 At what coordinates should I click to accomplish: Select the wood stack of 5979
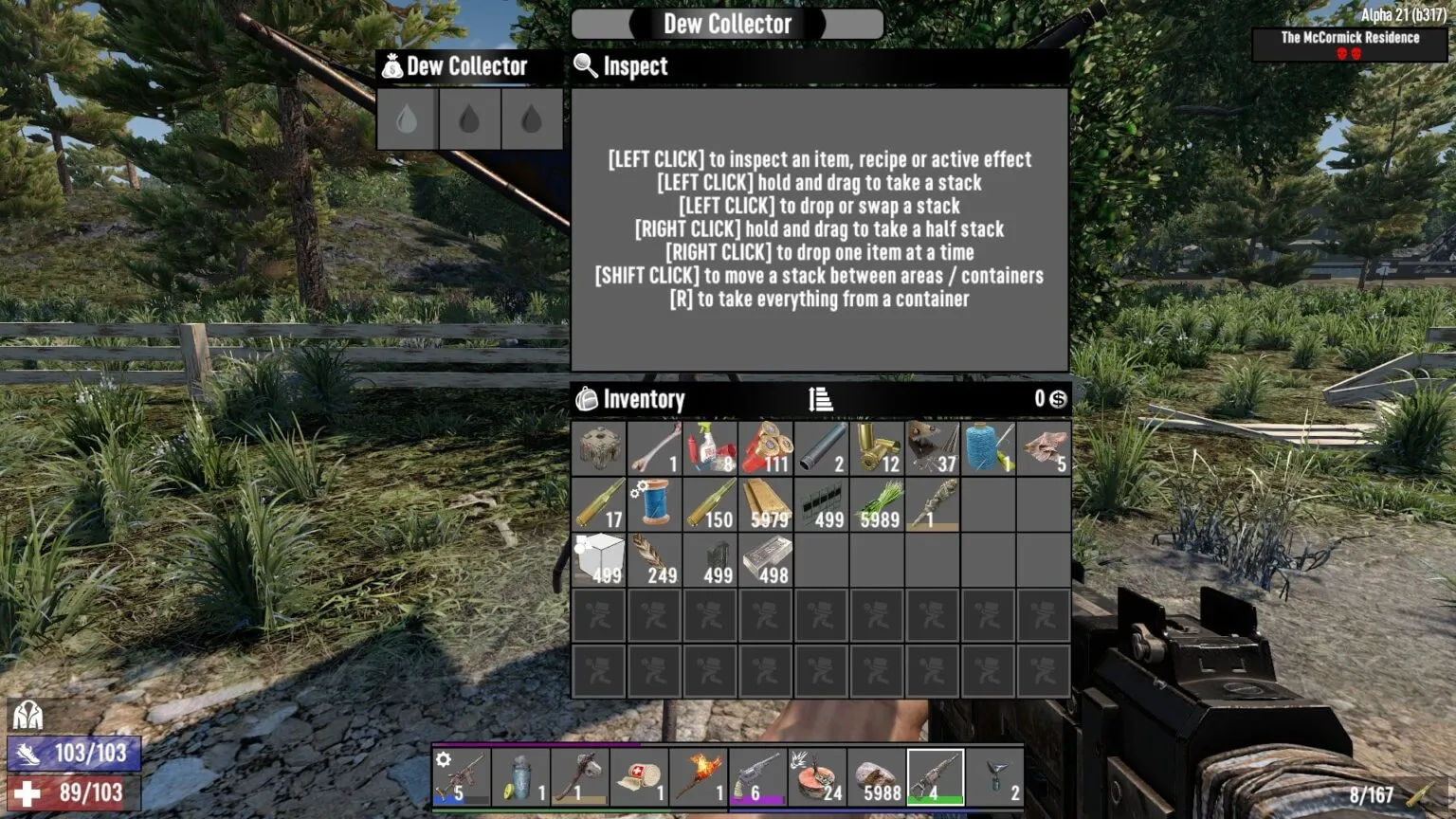(766, 505)
